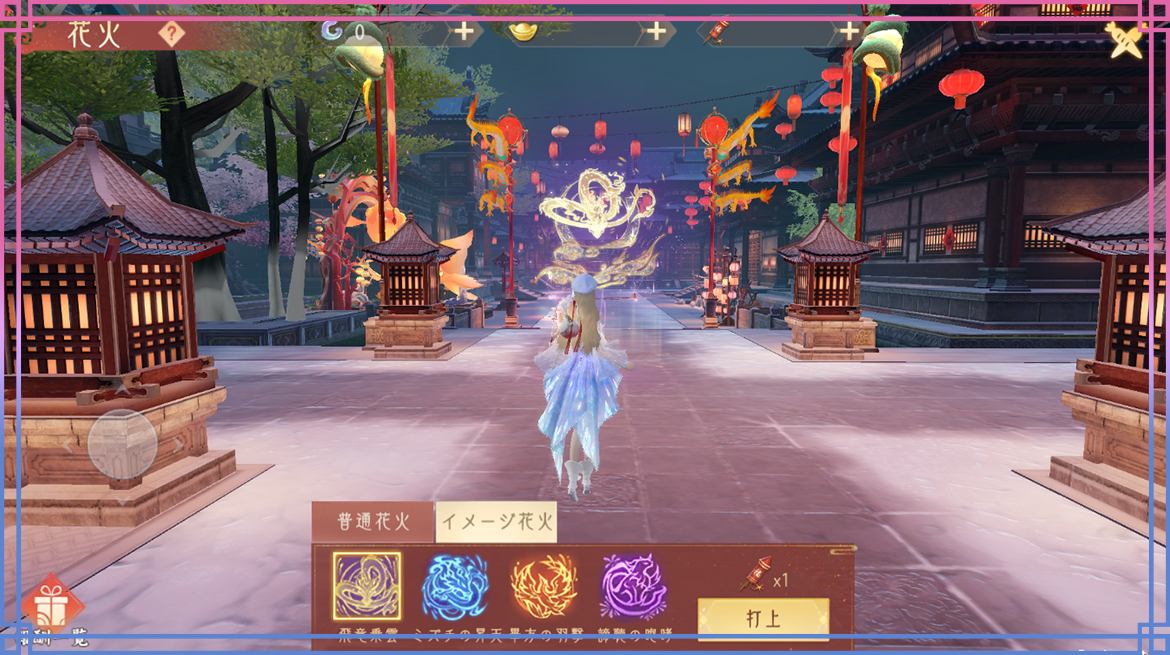Select the golden dragon firework
The height and width of the screenshot is (655, 1170).
(367, 585)
